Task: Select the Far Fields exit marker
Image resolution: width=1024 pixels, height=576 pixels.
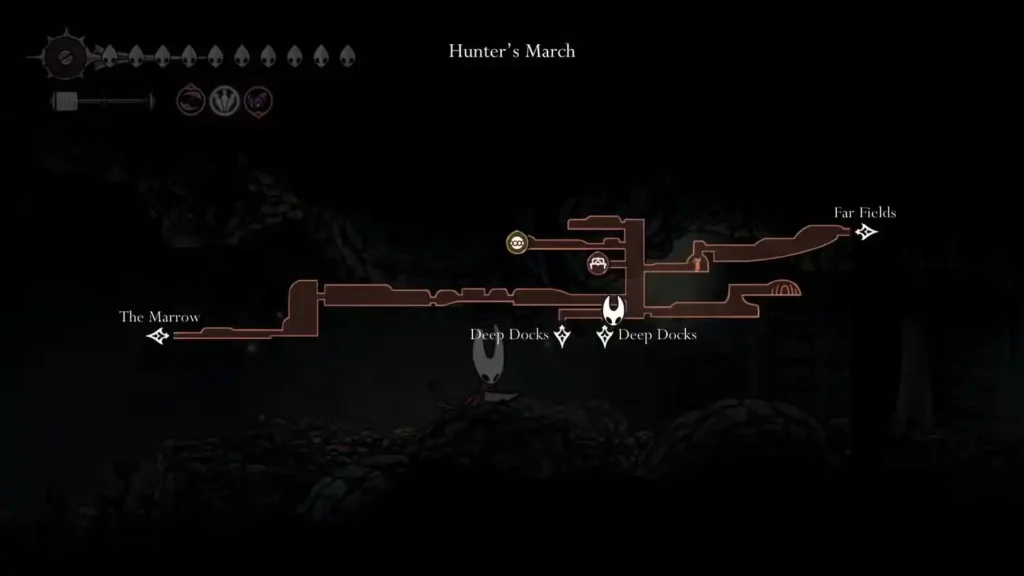Action: click(866, 232)
